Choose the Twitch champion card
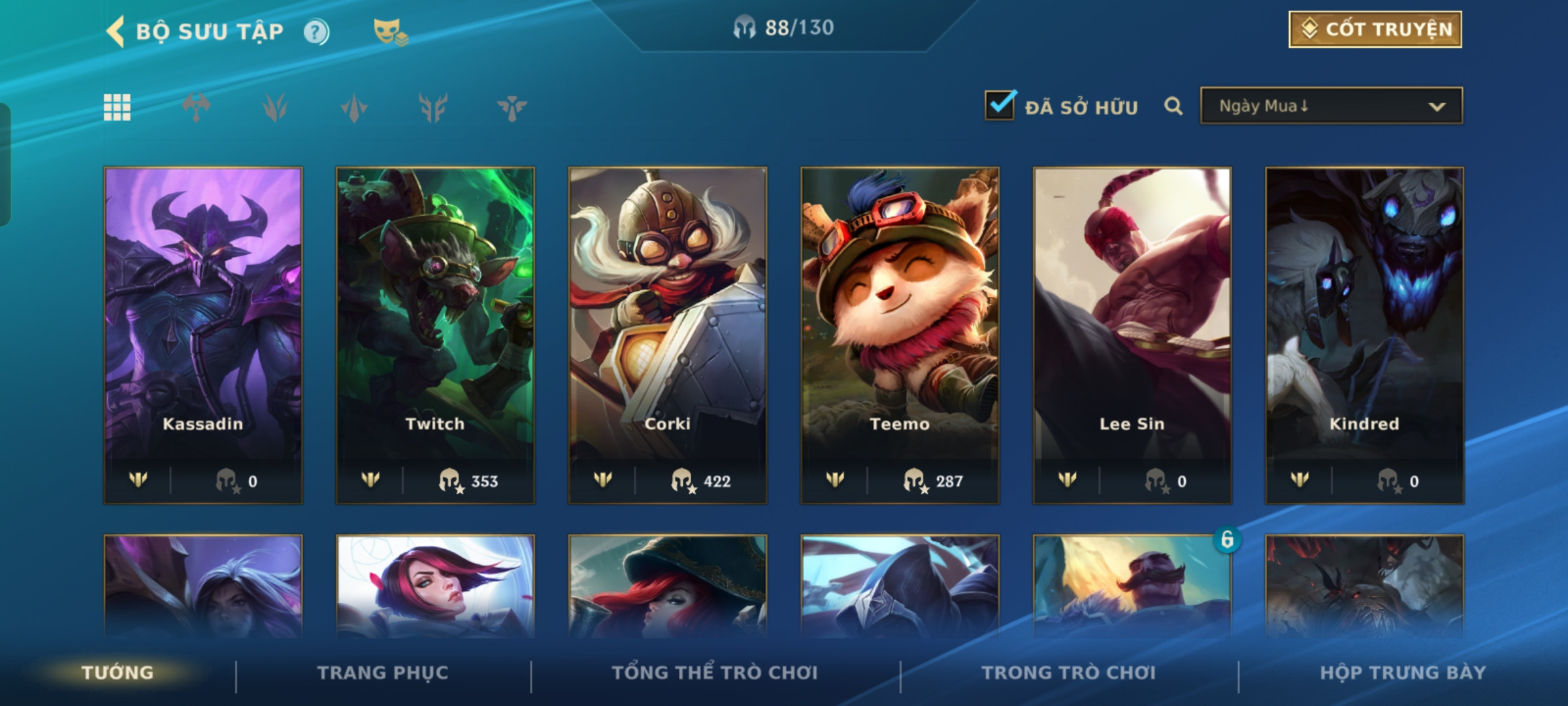Viewport: 1568px width, 706px height. click(x=435, y=335)
